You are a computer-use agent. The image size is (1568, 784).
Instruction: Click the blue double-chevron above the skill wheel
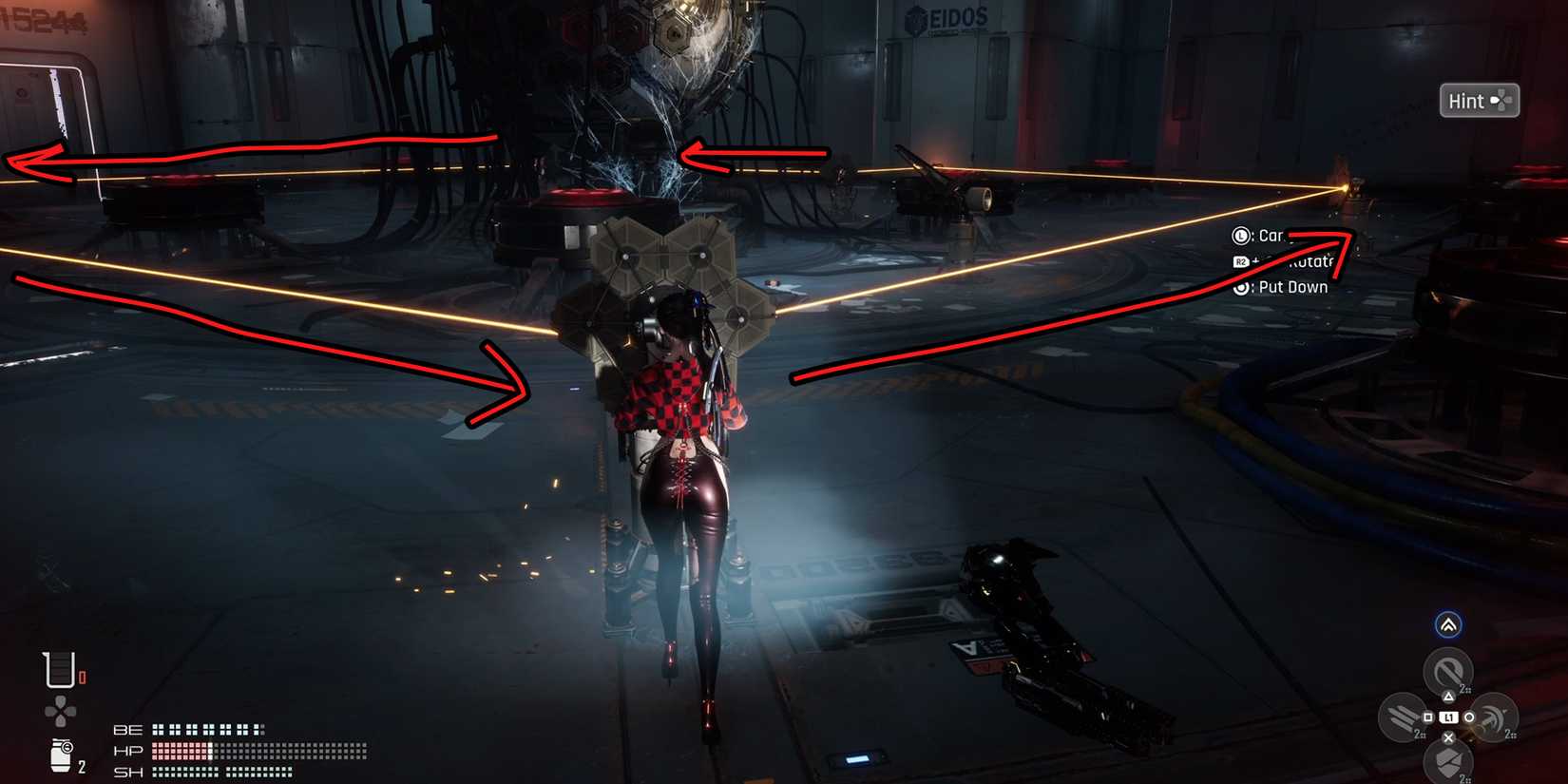(x=1449, y=624)
